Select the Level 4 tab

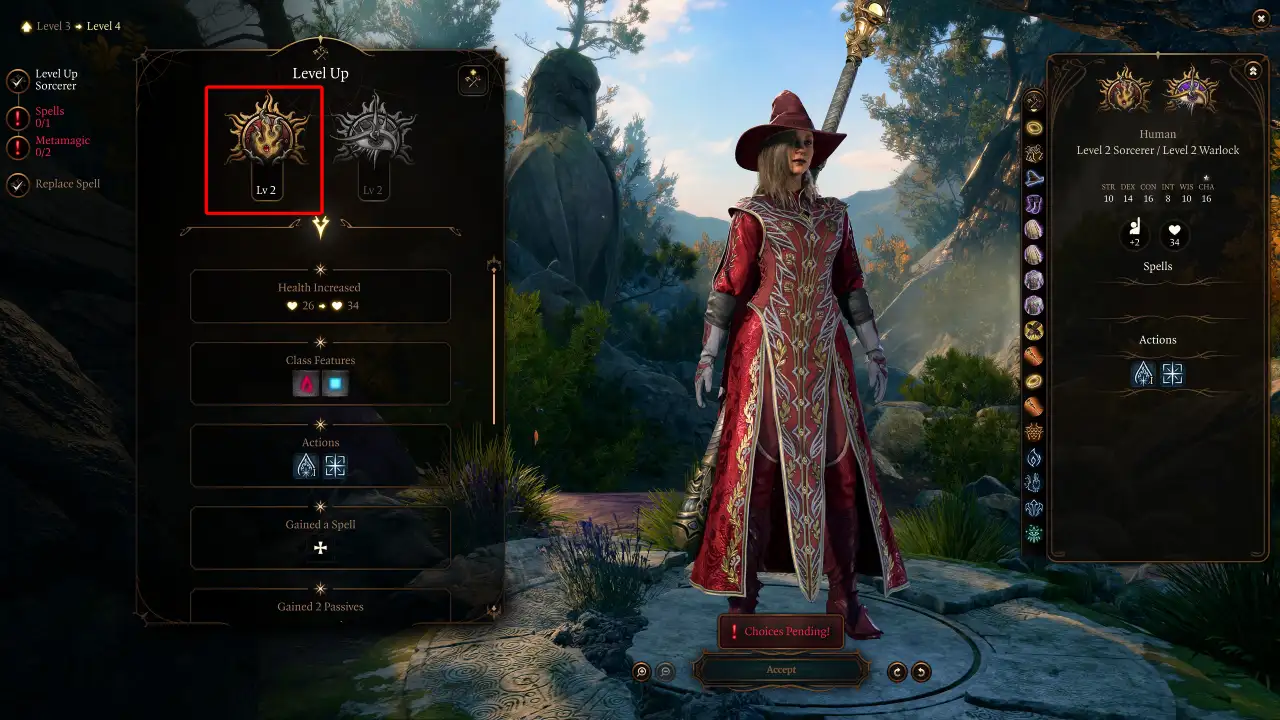[105, 26]
